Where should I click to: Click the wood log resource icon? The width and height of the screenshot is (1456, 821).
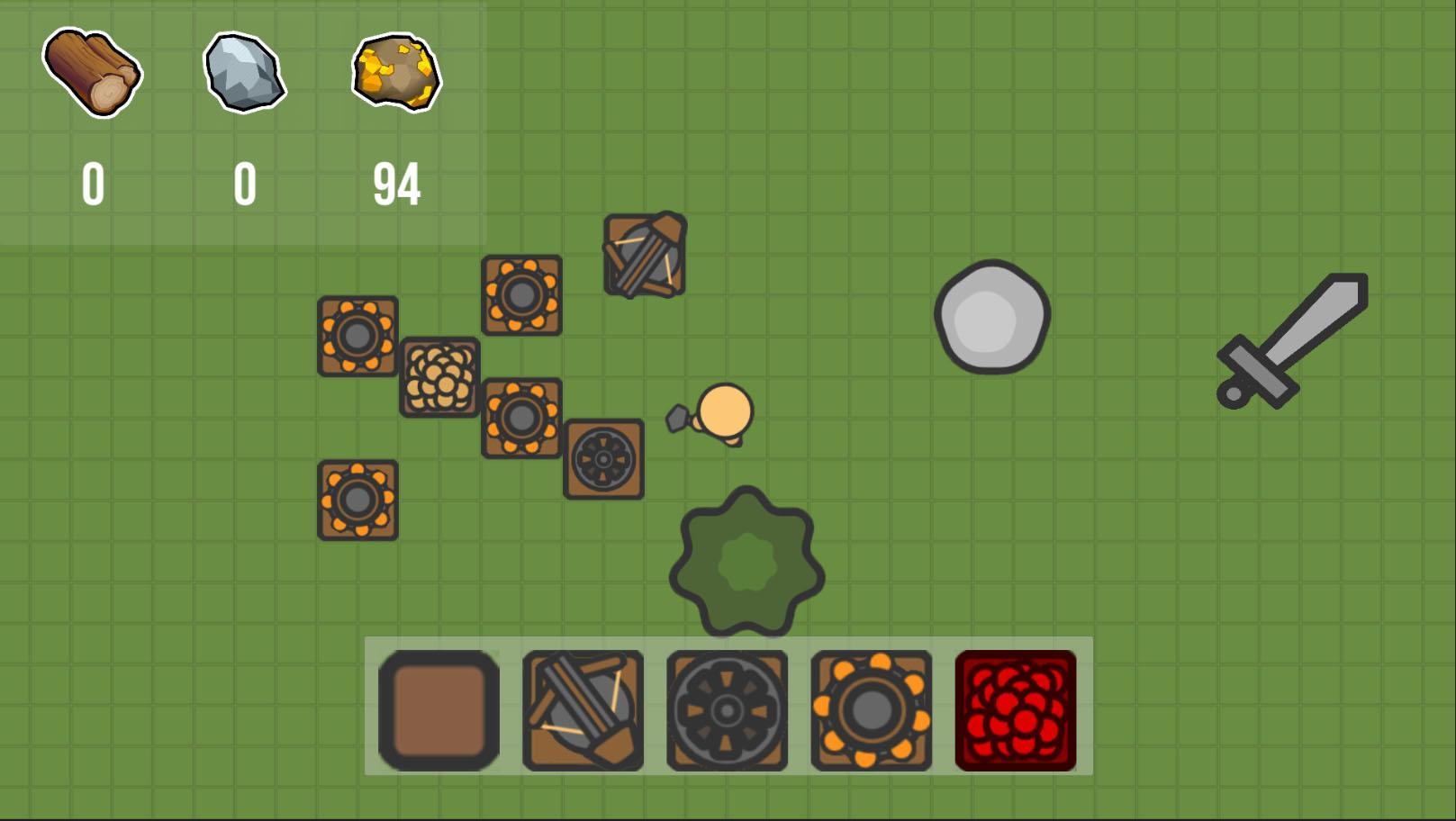[x=93, y=74]
